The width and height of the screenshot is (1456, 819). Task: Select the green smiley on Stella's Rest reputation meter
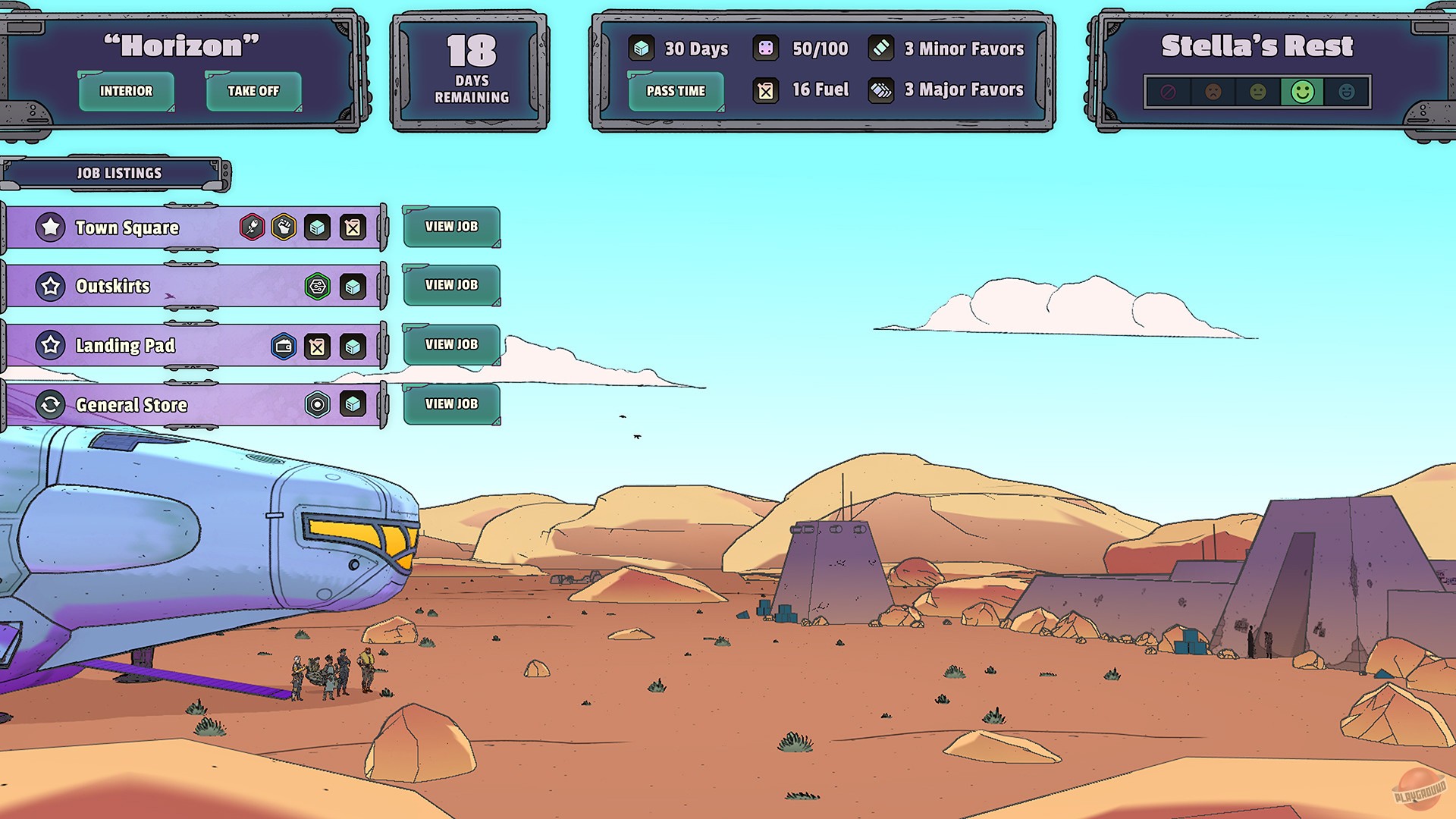click(1302, 93)
